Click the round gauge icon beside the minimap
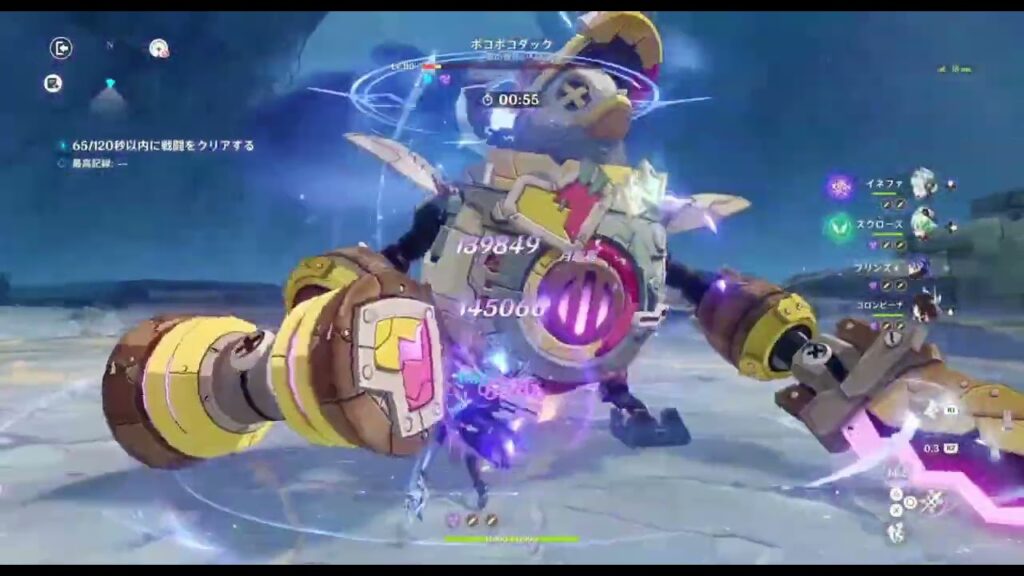1024x576 pixels. click(158, 48)
